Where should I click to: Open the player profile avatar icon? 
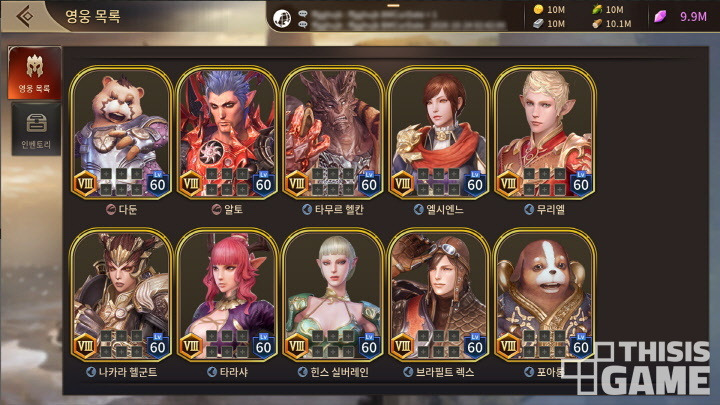(x=283, y=17)
